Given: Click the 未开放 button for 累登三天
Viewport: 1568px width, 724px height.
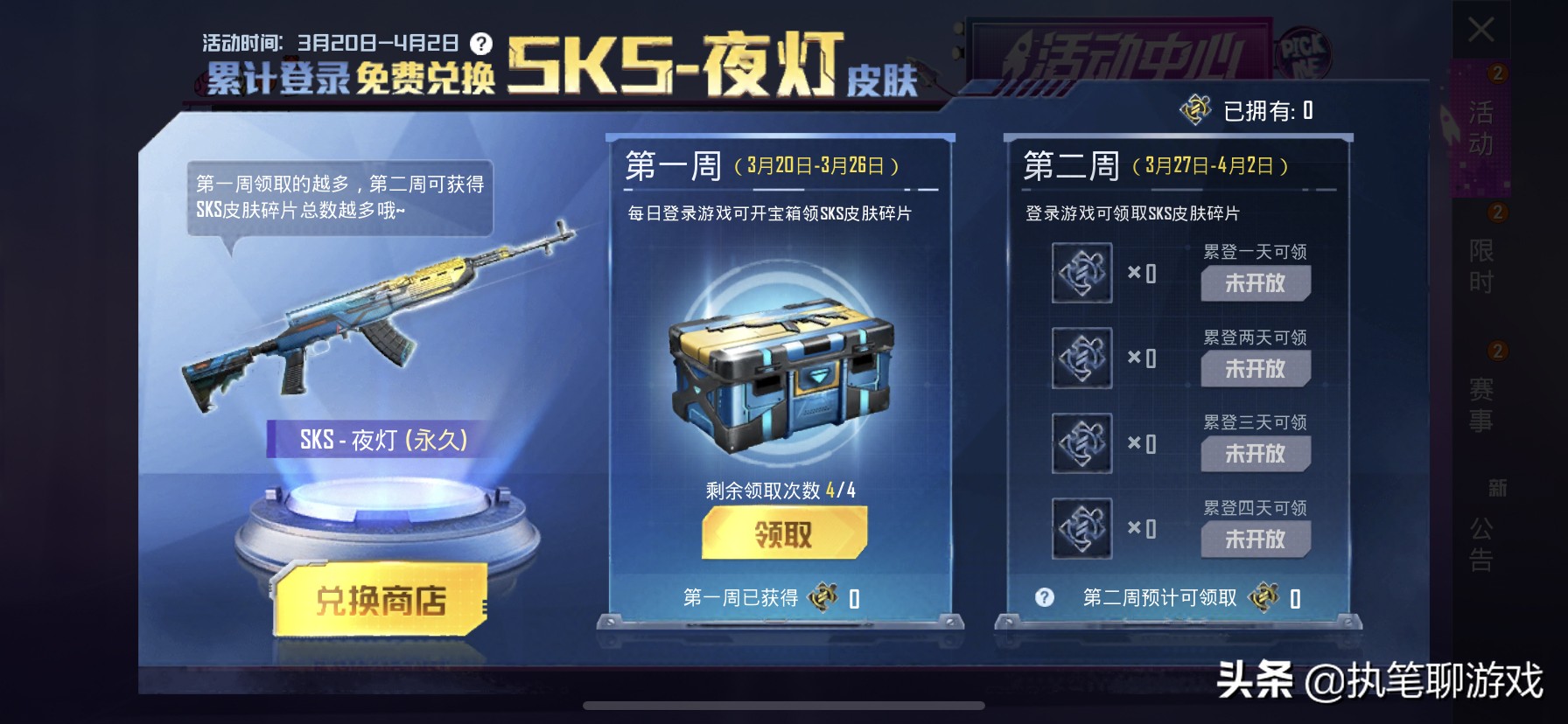Looking at the screenshot, I should click(x=1256, y=455).
